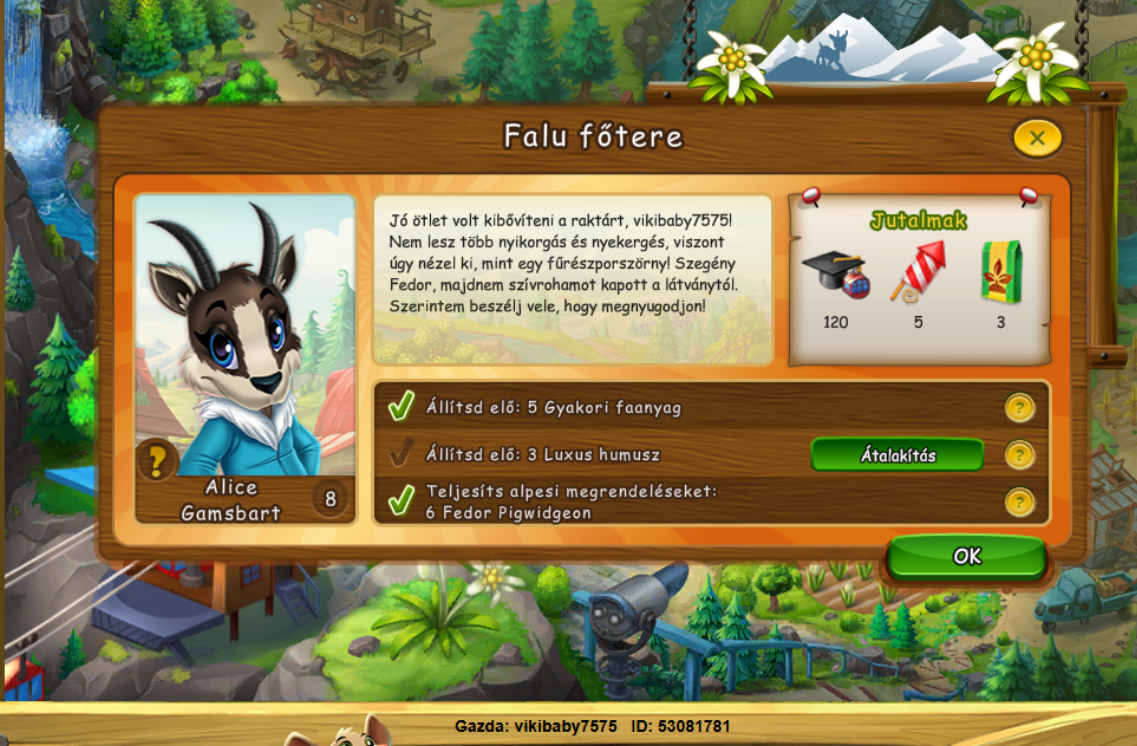Screen dimensions: 1137x746
Task: Select the green seed bag reward icon
Action: 1000,271
